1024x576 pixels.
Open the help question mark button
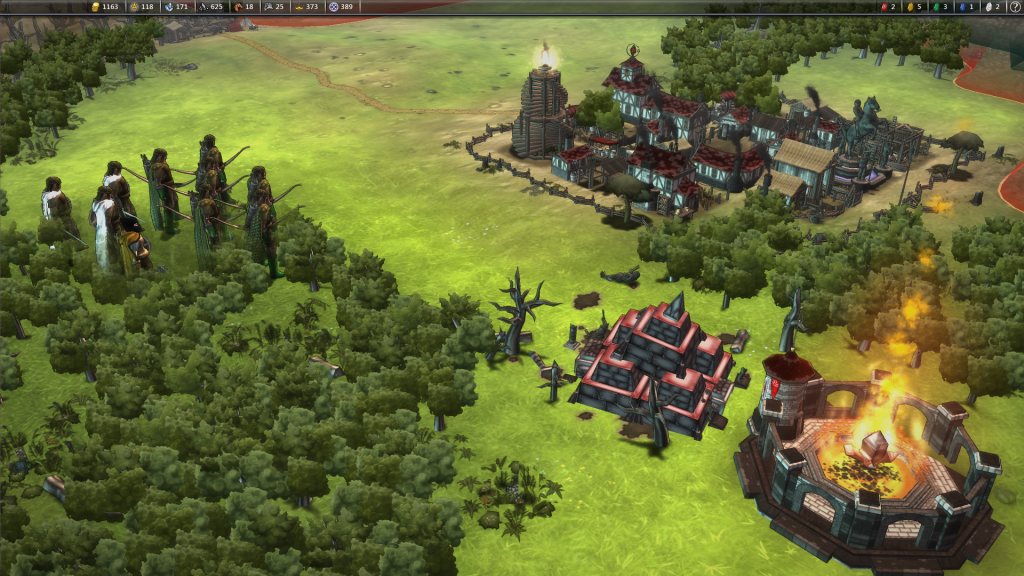tap(1014, 6)
